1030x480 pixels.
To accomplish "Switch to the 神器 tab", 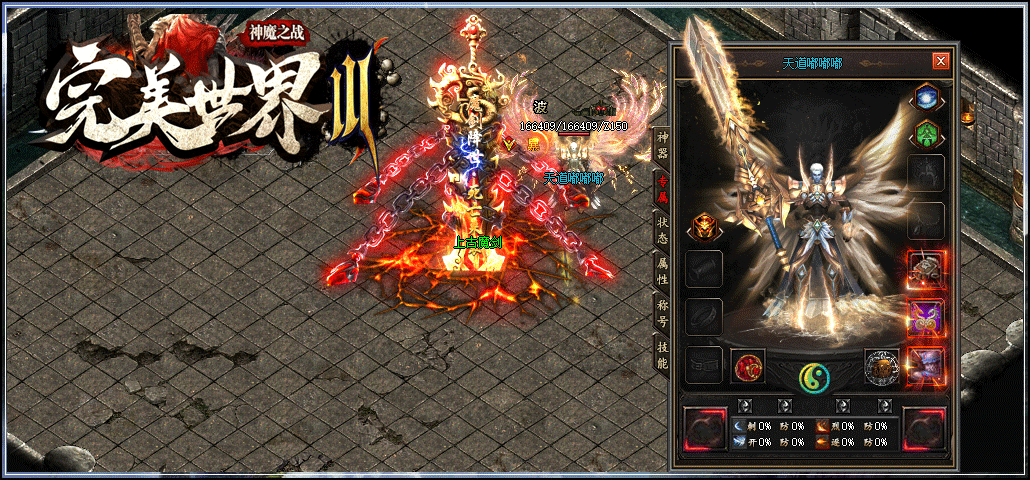I will (x=662, y=146).
